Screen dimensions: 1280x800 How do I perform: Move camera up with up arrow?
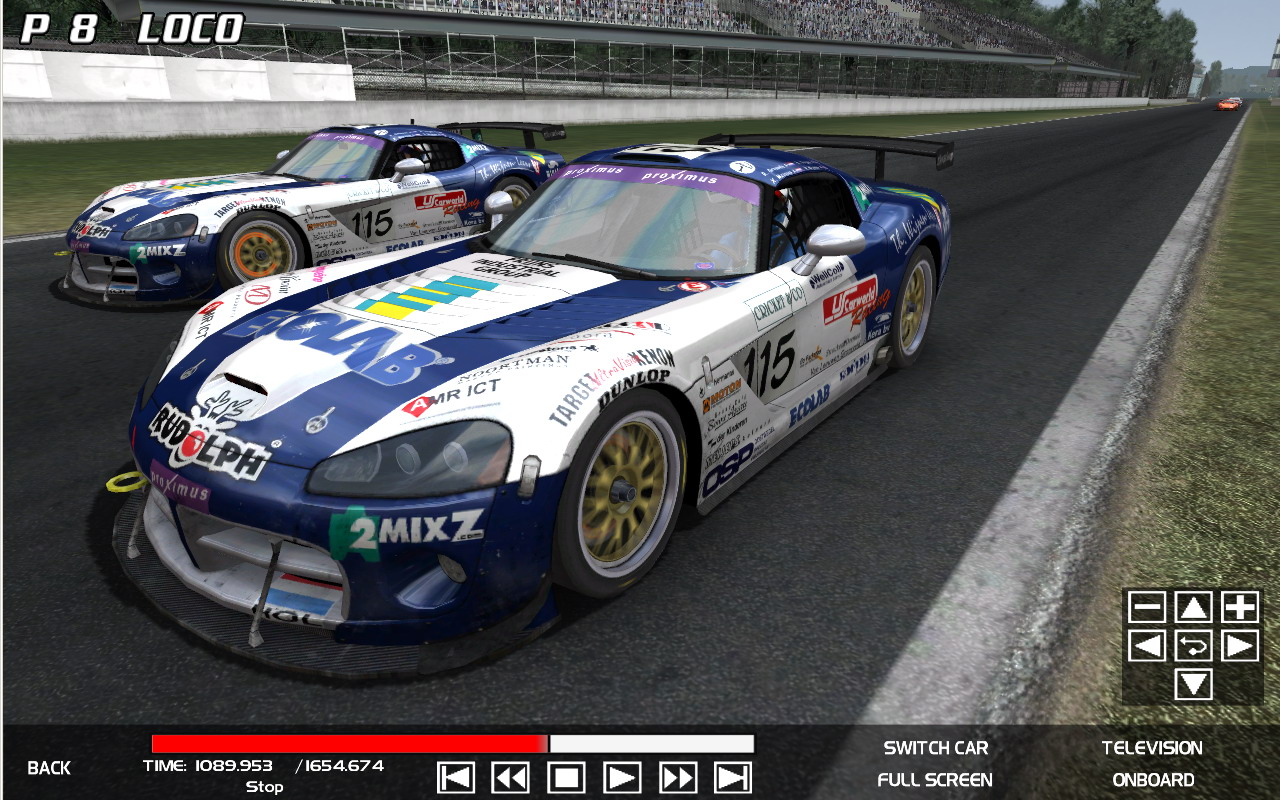click(x=1193, y=607)
